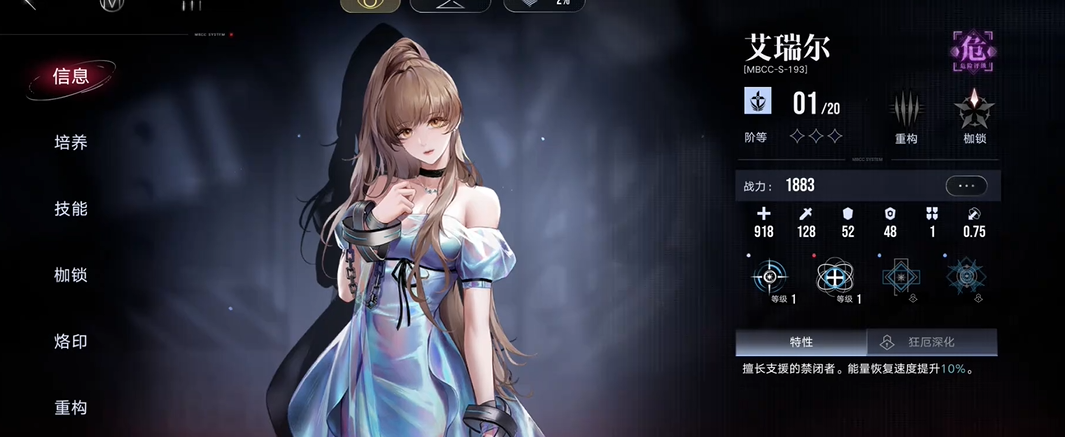This screenshot has height=437, width=1065.
Task: Click the circled M icon in top bar
Action: pyautogui.click(x=112, y=5)
